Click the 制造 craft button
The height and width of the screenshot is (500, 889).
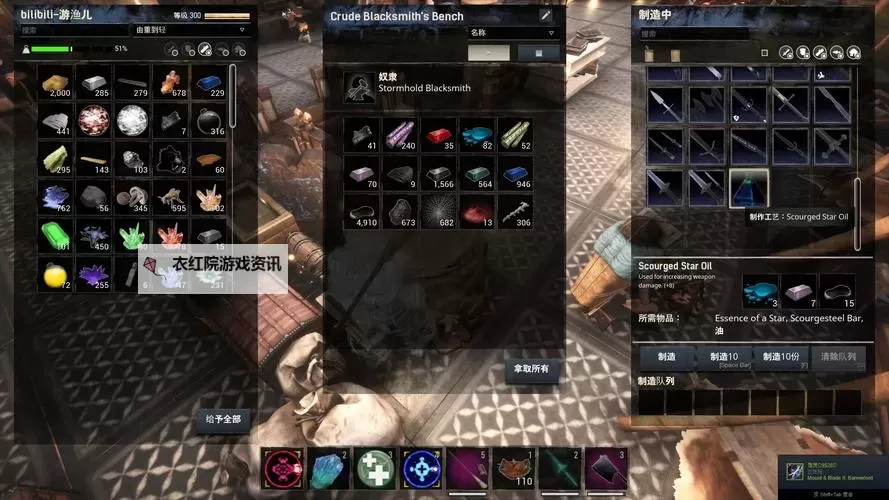click(x=666, y=357)
